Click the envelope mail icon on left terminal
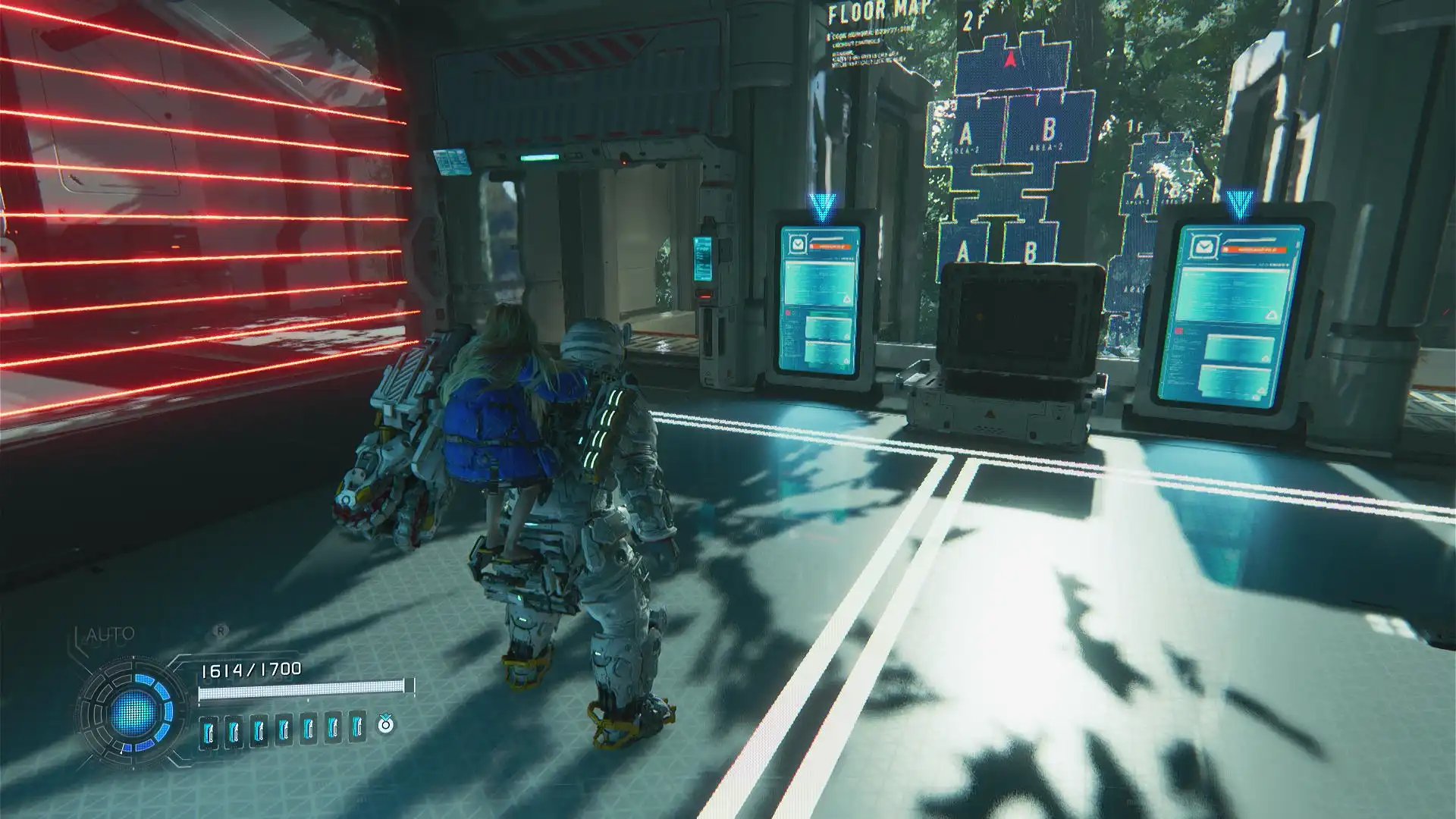Viewport: 1456px width, 819px height. click(798, 244)
